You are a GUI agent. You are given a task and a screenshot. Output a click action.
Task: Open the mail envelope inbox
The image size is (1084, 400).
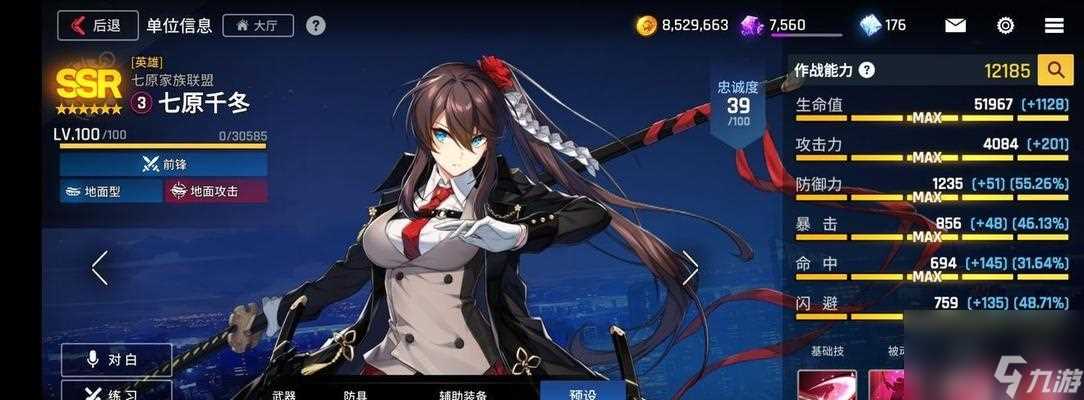[955, 25]
